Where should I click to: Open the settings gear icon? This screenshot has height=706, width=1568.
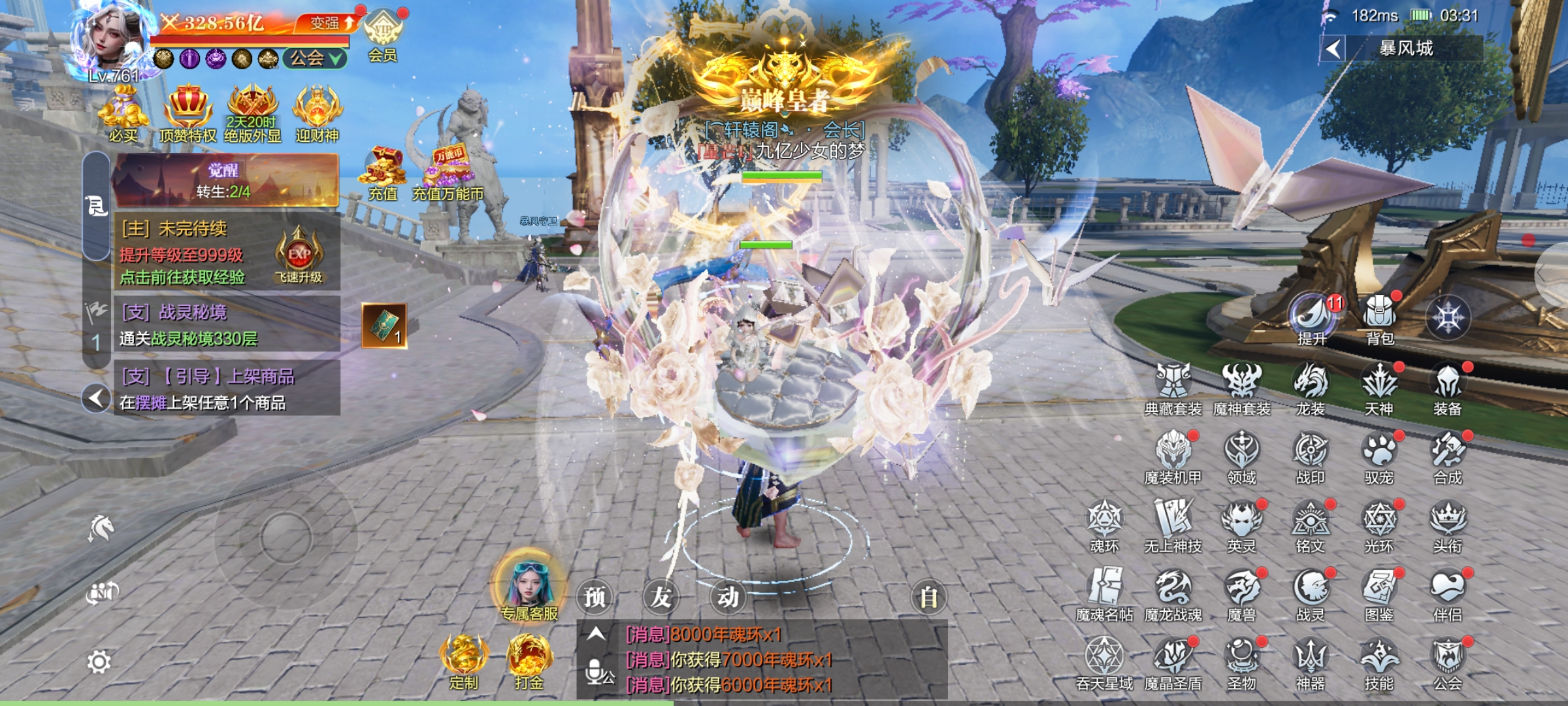[99, 662]
